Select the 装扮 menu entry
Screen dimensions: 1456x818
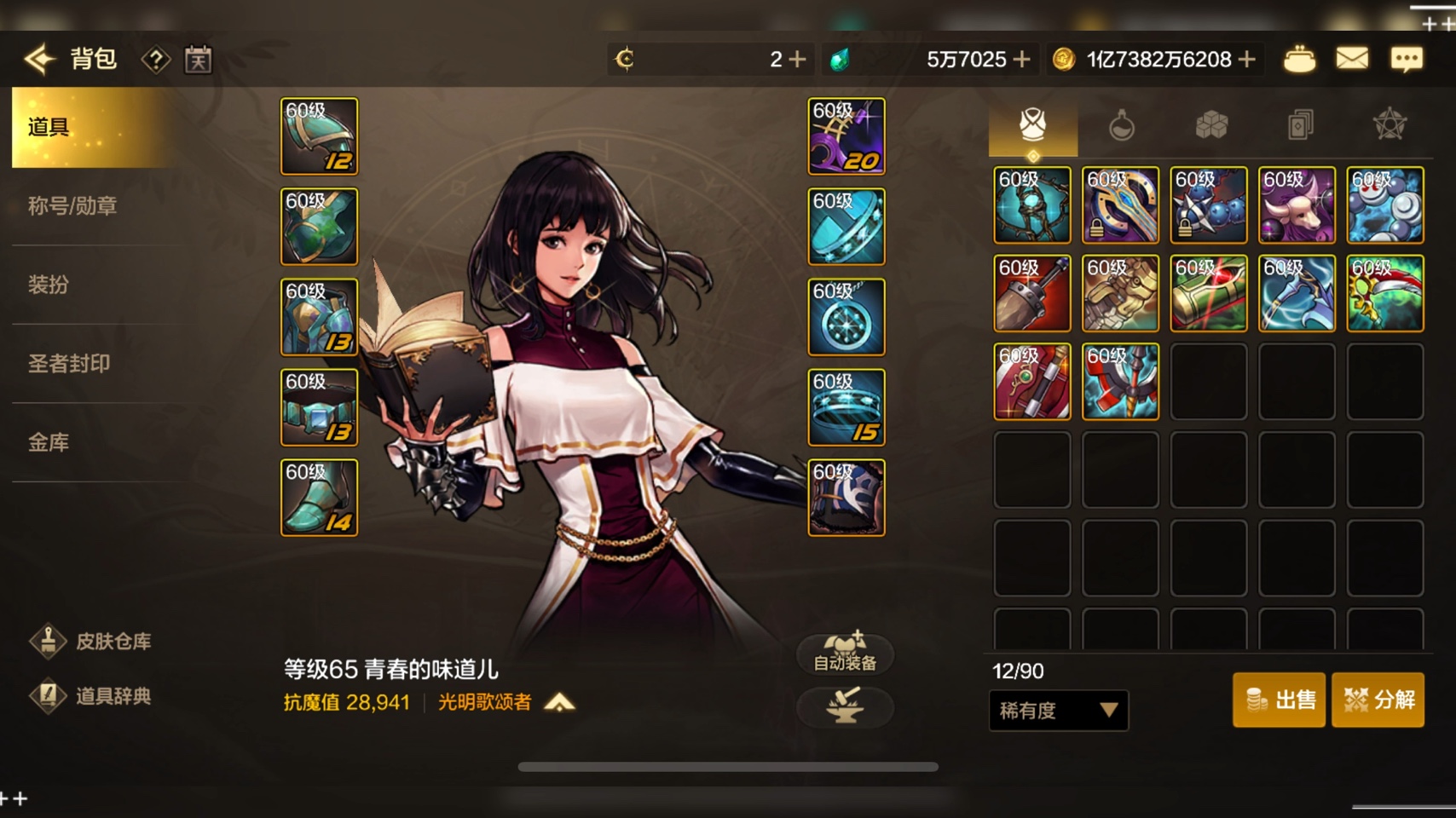(x=49, y=285)
